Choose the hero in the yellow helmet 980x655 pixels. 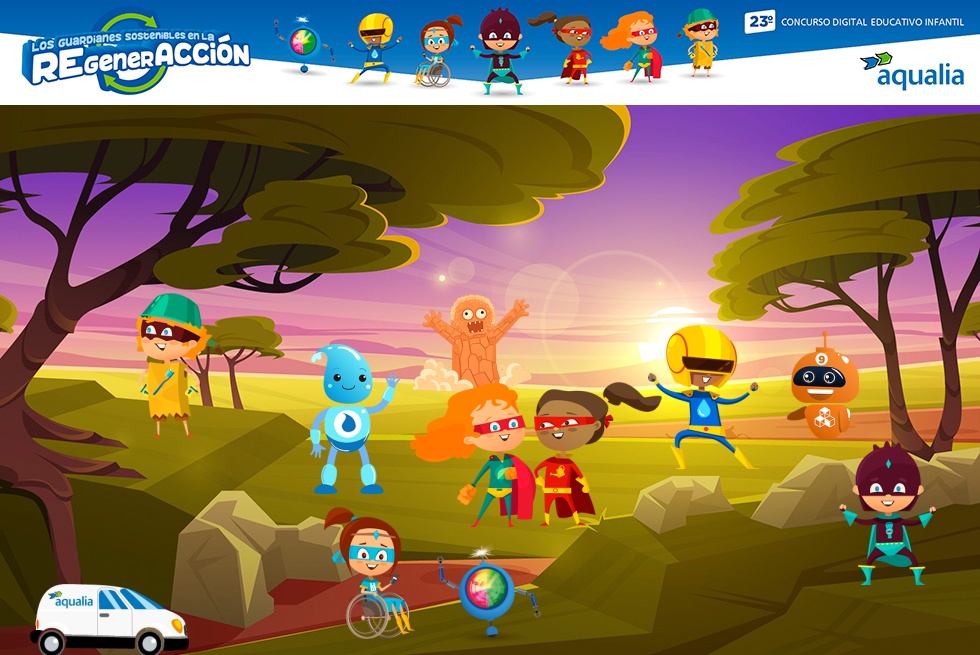click(702, 396)
